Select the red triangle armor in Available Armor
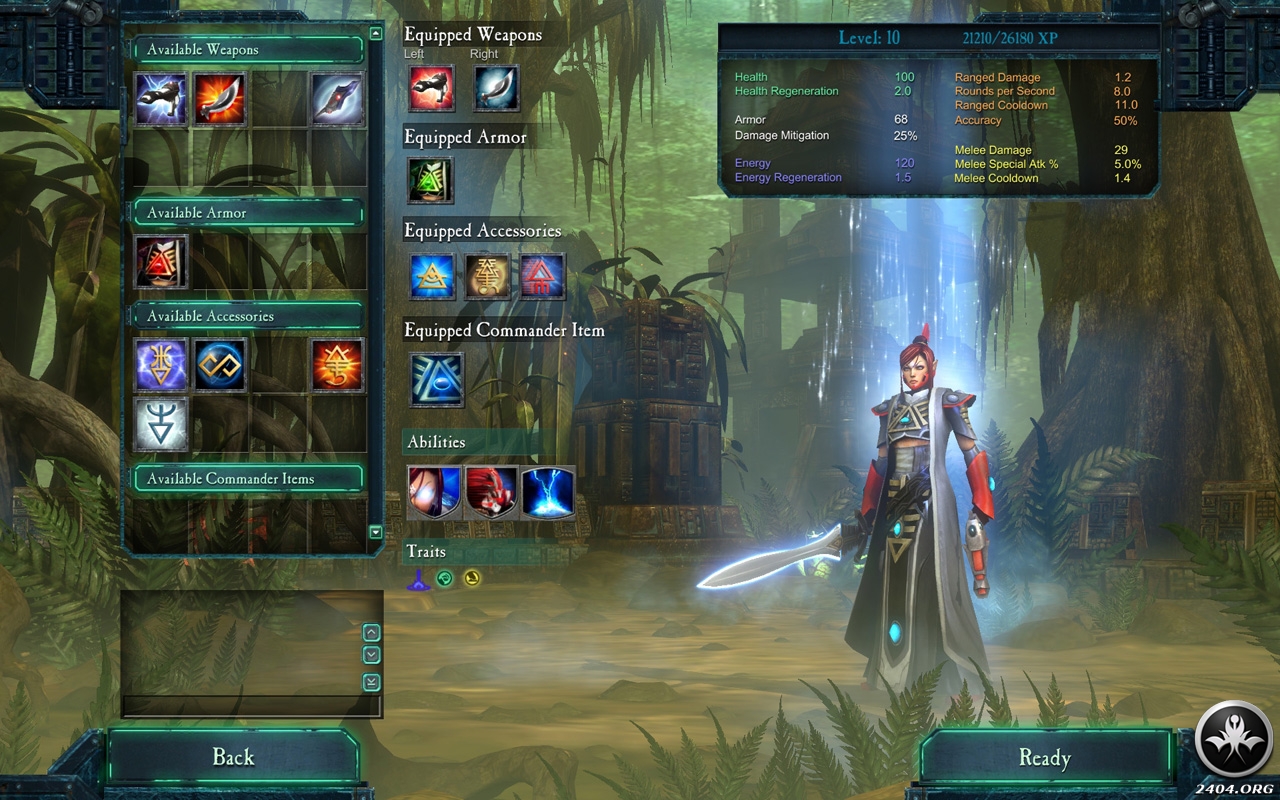Viewport: 1280px width, 800px height. (161, 262)
